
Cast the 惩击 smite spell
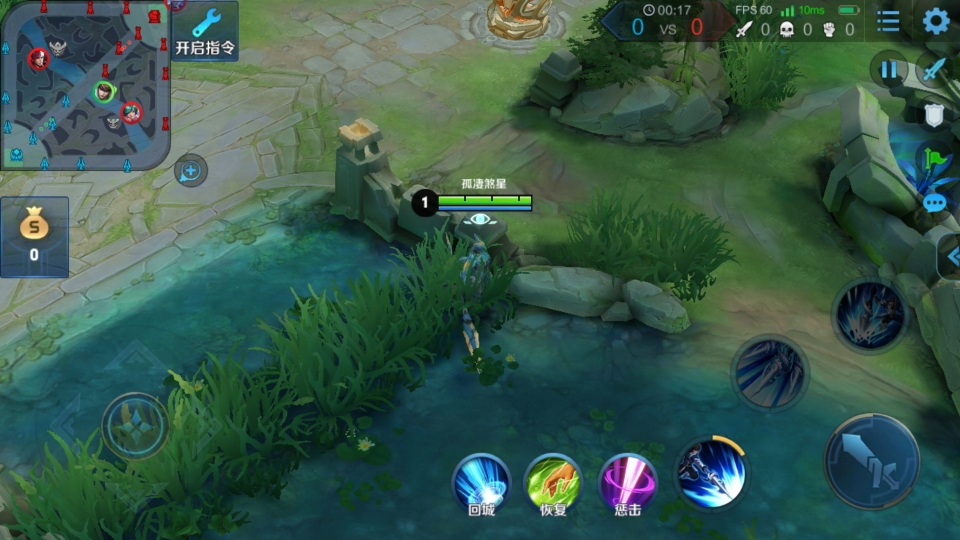[x=627, y=483]
